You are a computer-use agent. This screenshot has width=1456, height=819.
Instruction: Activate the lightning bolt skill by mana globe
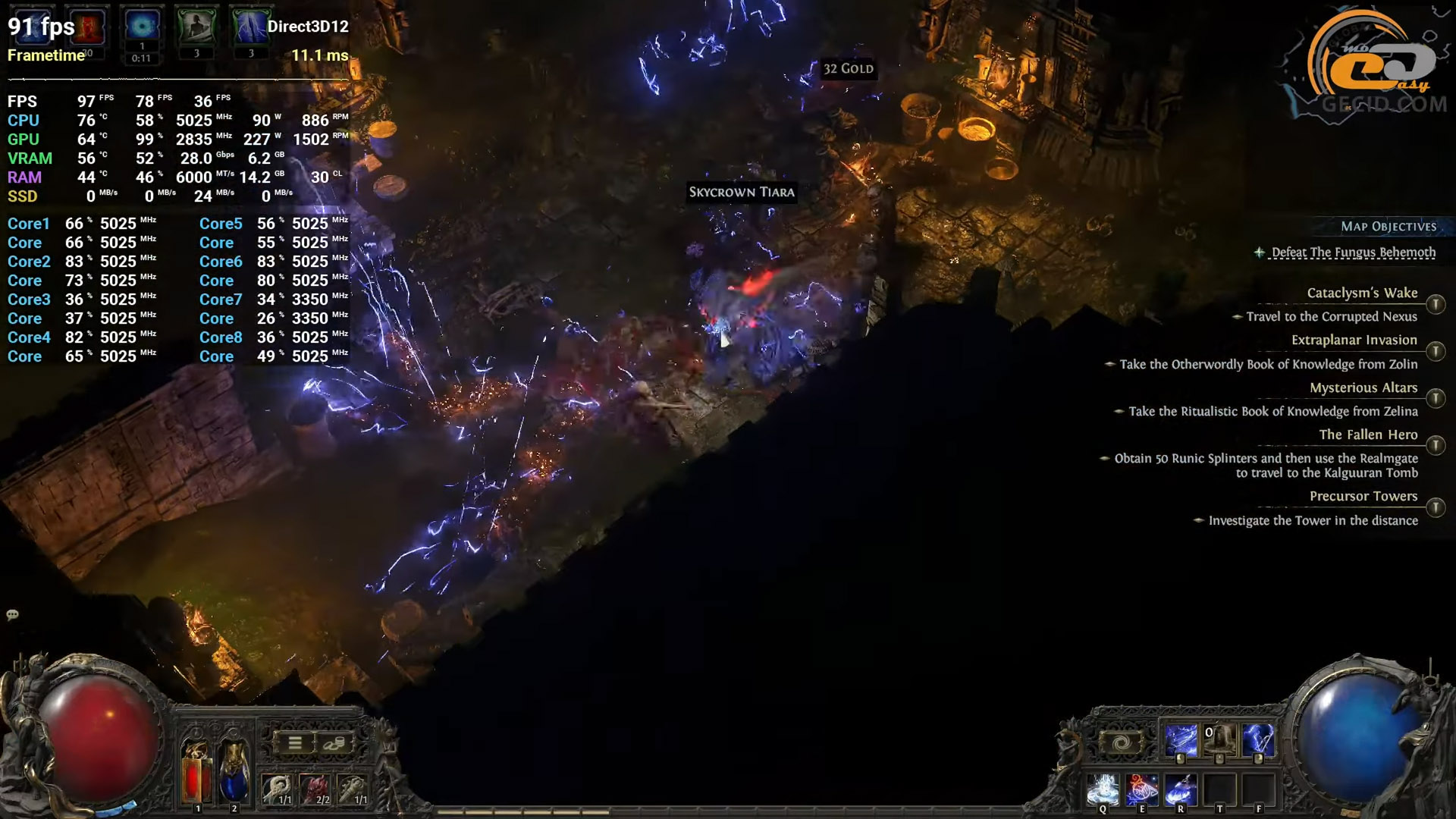pyautogui.click(x=1258, y=741)
